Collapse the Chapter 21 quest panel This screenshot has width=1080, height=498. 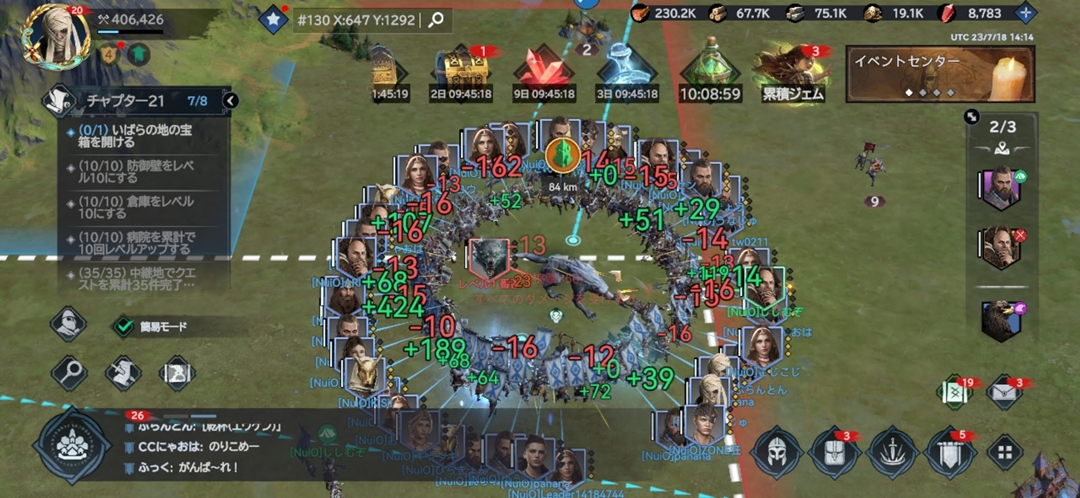(231, 101)
